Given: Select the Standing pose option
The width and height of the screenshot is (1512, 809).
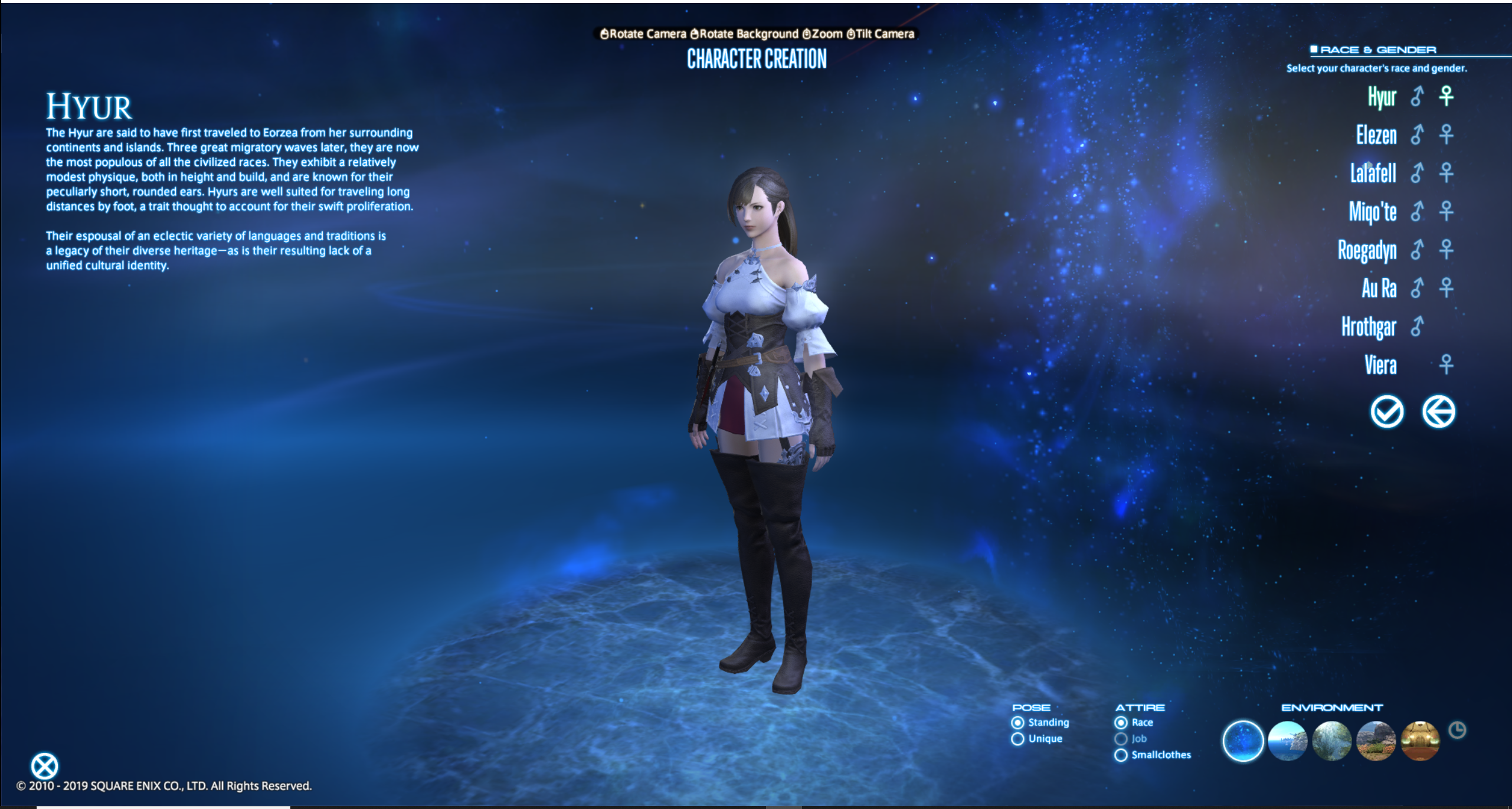Looking at the screenshot, I should (1017, 722).
